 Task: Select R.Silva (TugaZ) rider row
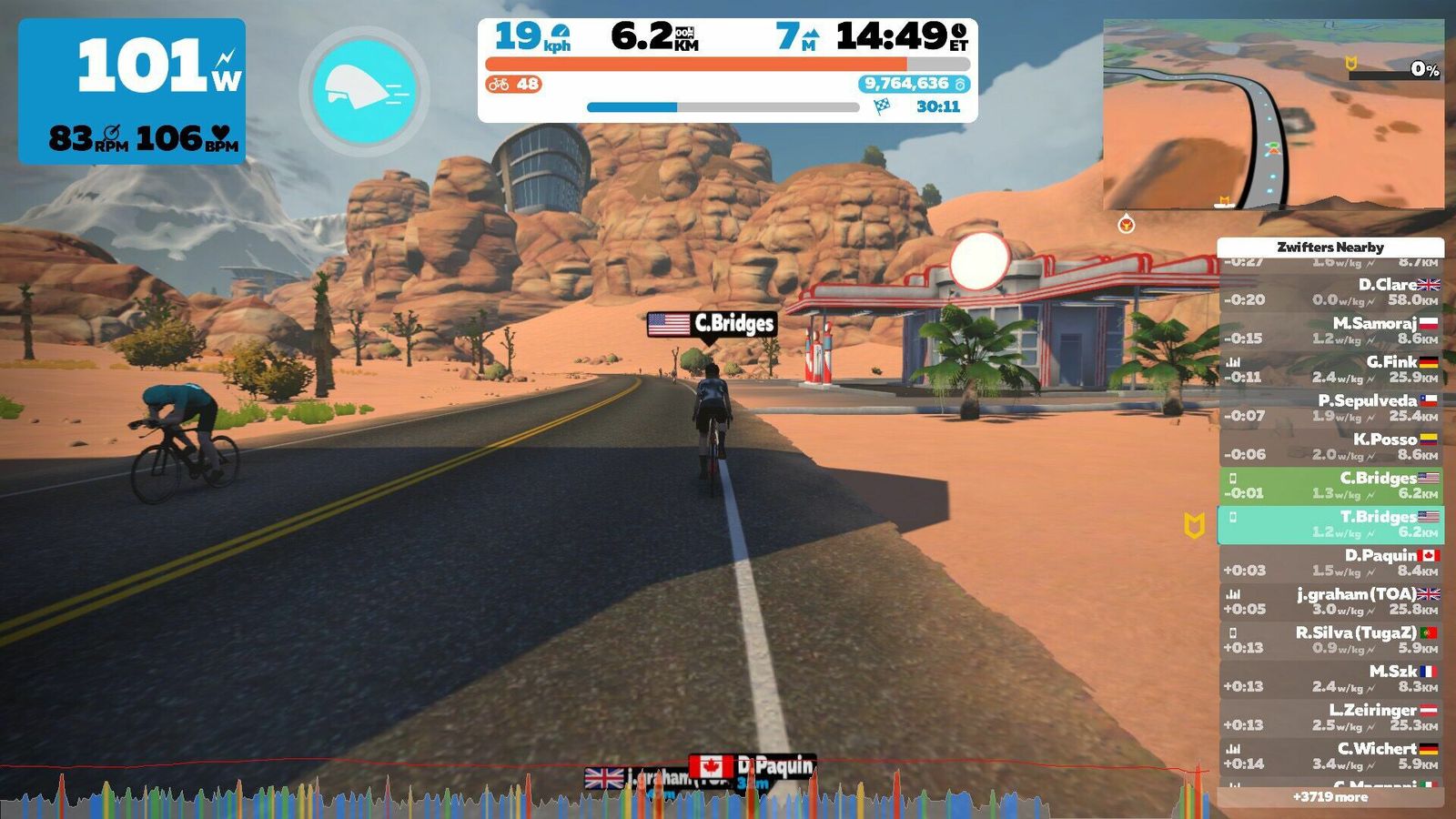click(x=1330, y=640)
